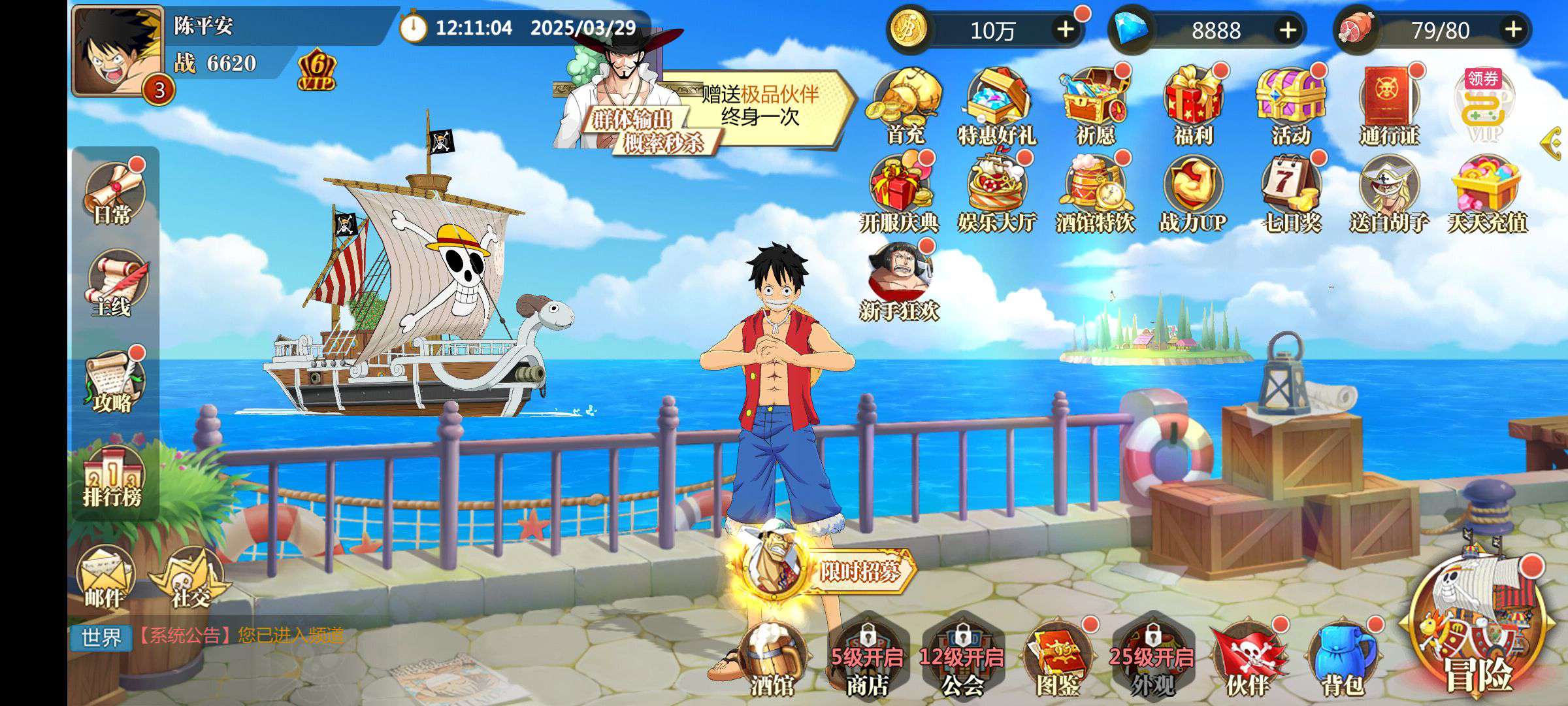The height and width of the screenshot is (706, 1568).
Task: Open the 主线 main quest scroll
Action: coord(114,286)
